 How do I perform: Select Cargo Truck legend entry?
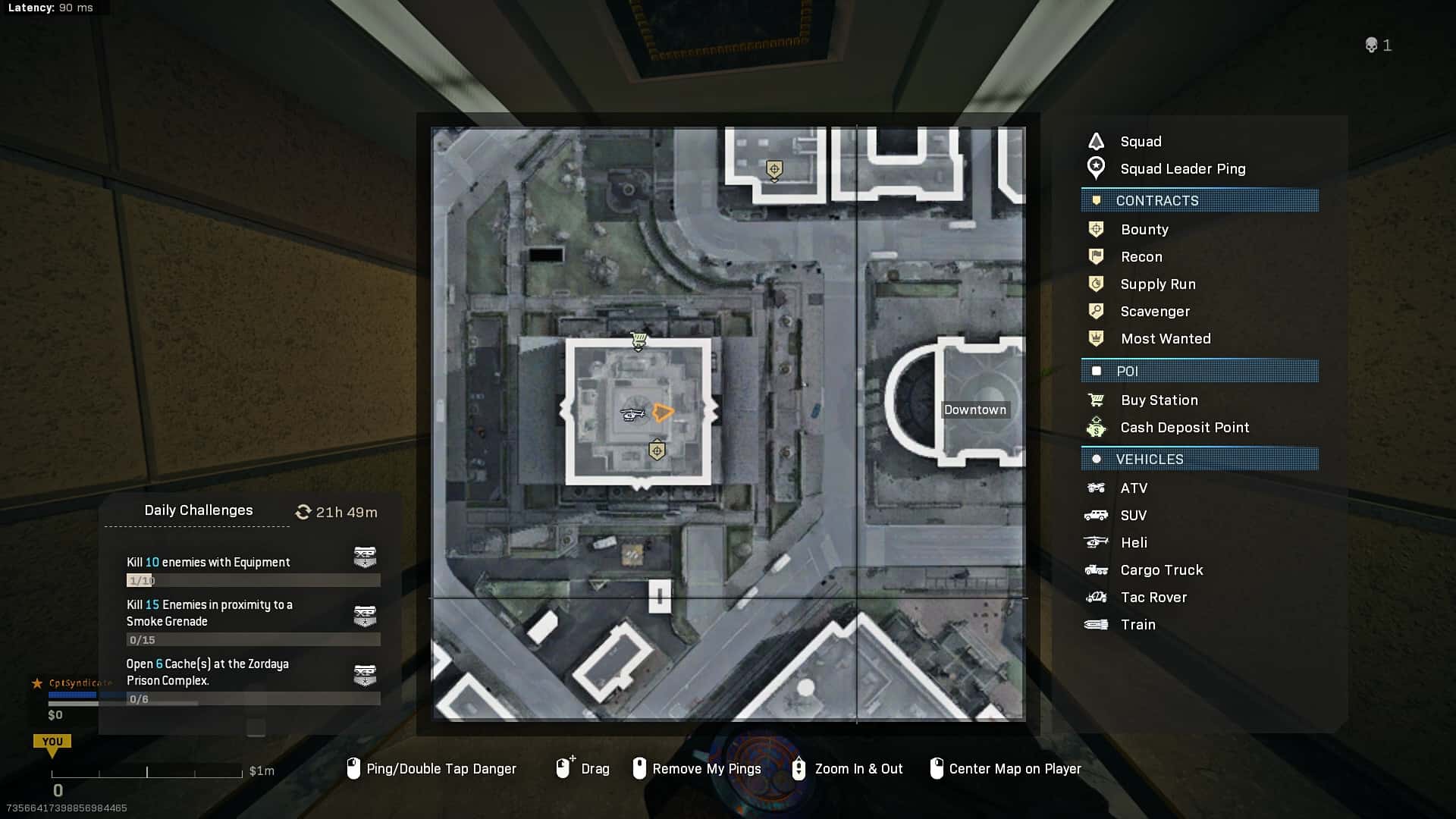(1161, 570)
